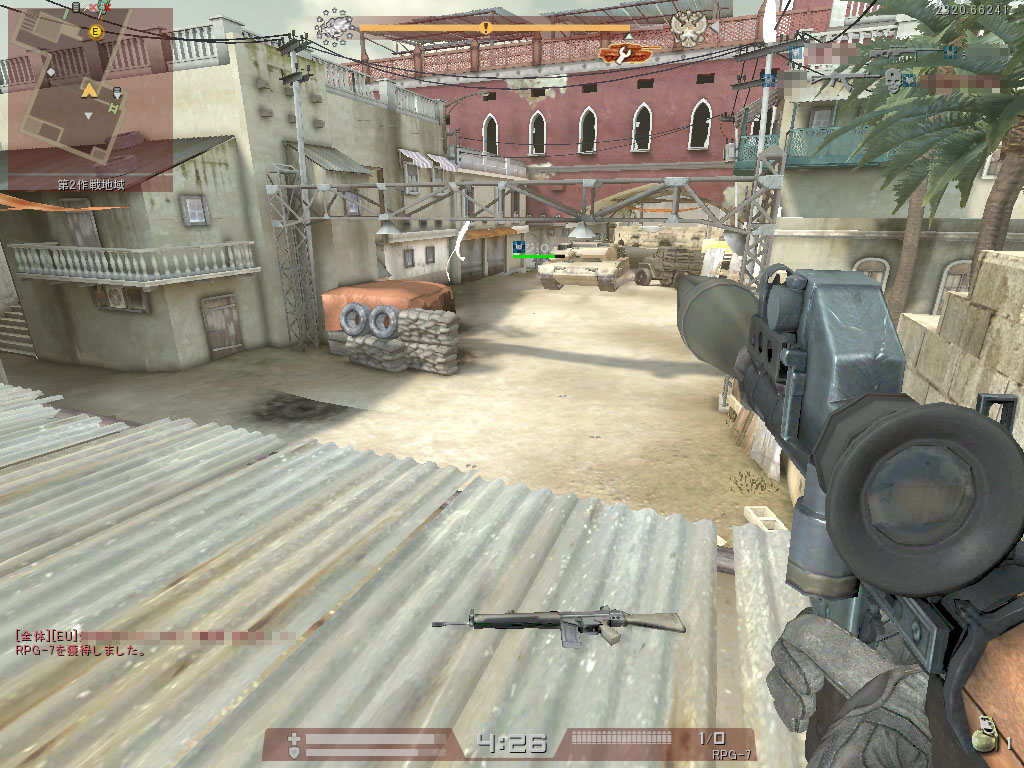Click the RPG-7 chat message

click(x=82, y=650)
